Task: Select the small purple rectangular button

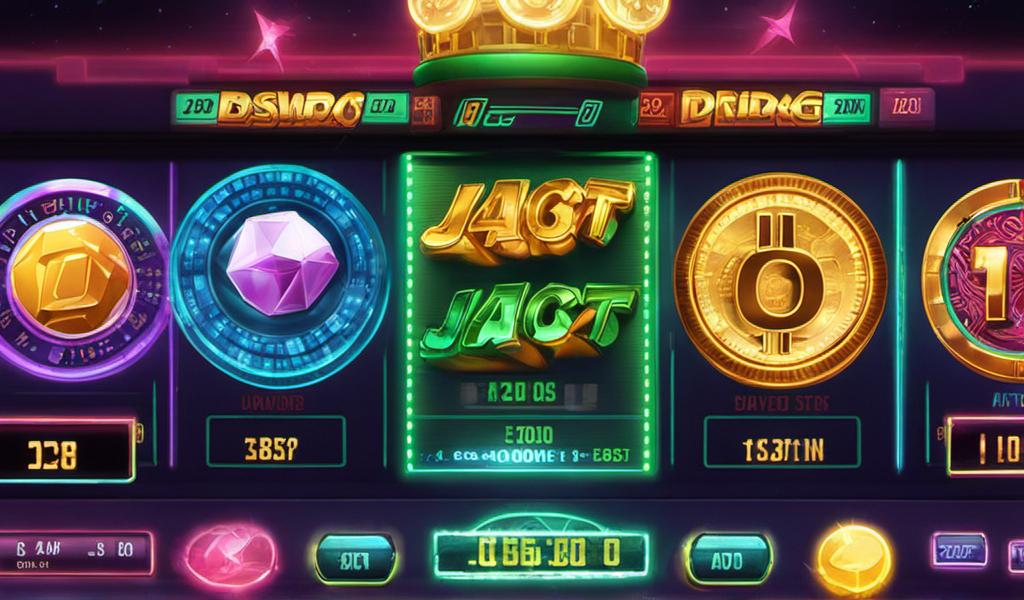Action: [x=959, y=550]
